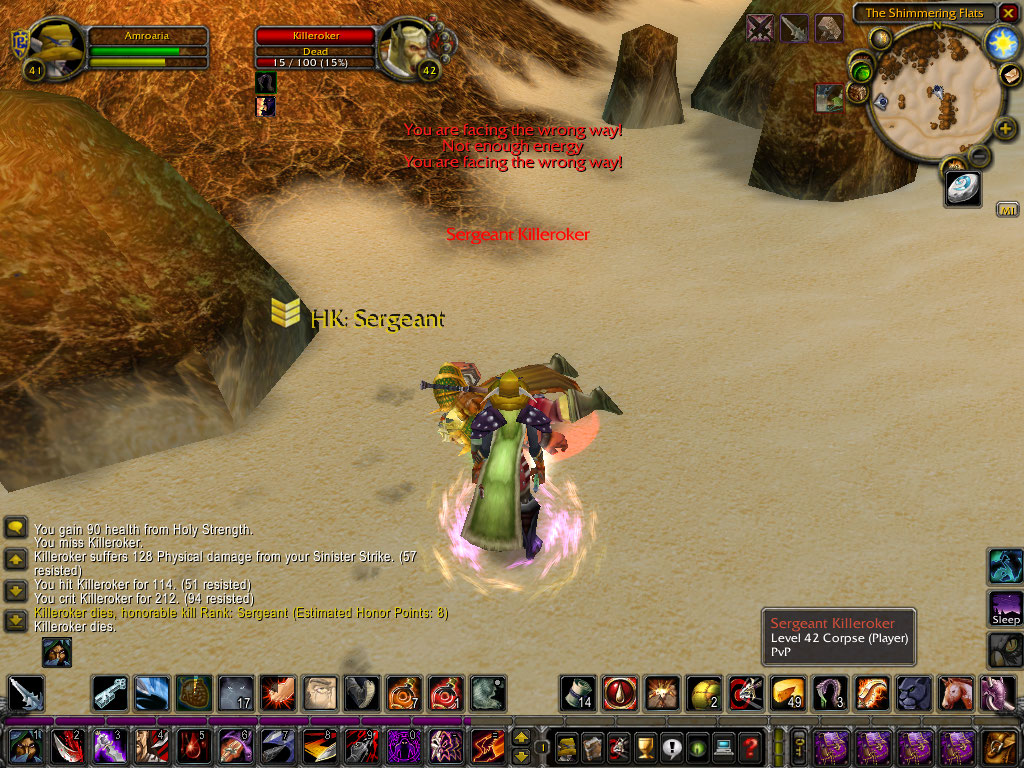Open the main menu computer icon
Image resolution: width=1024 pixels, height=768 pixels.
723,746
